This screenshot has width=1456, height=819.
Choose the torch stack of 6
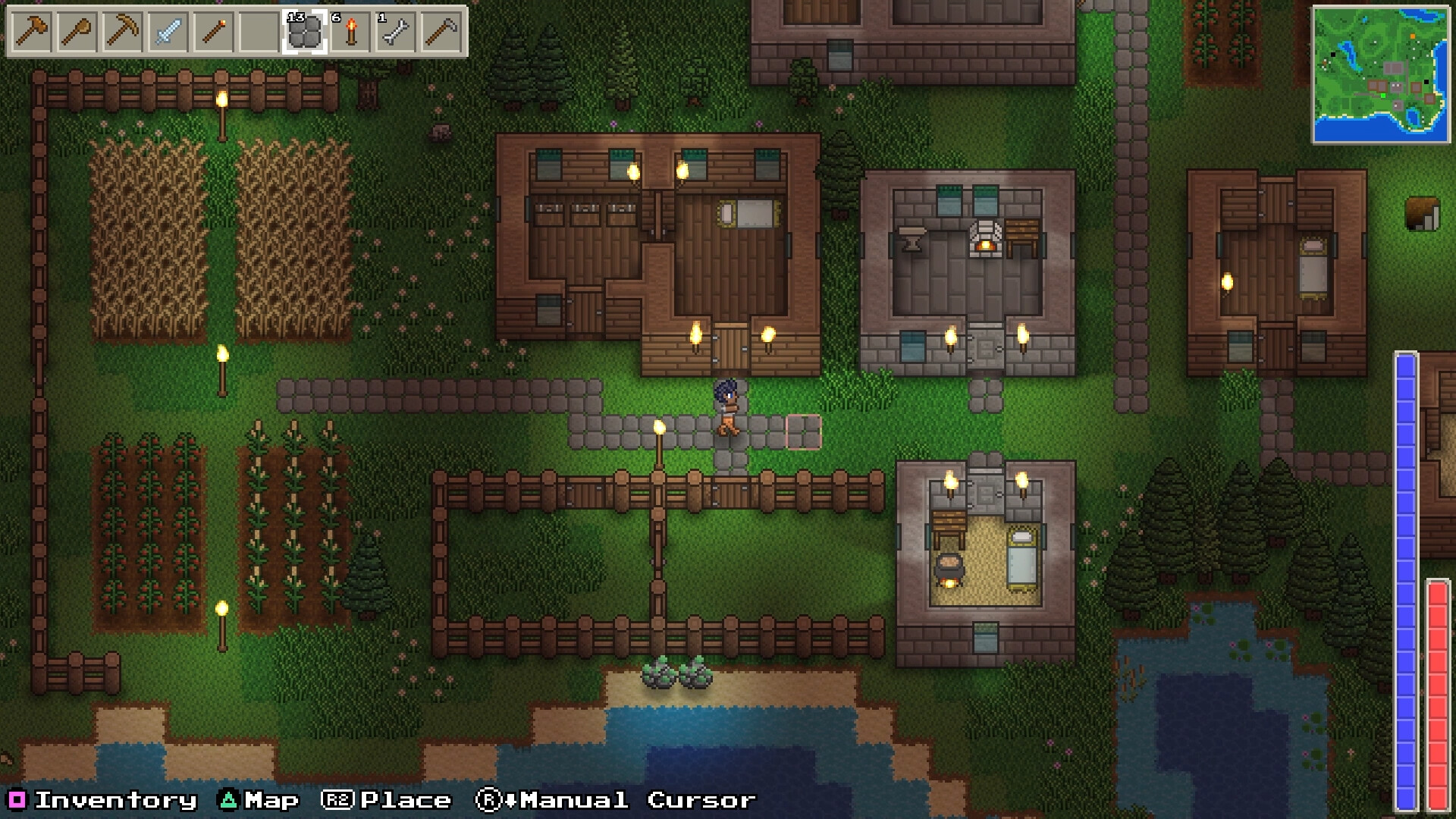tap(350, 32)
